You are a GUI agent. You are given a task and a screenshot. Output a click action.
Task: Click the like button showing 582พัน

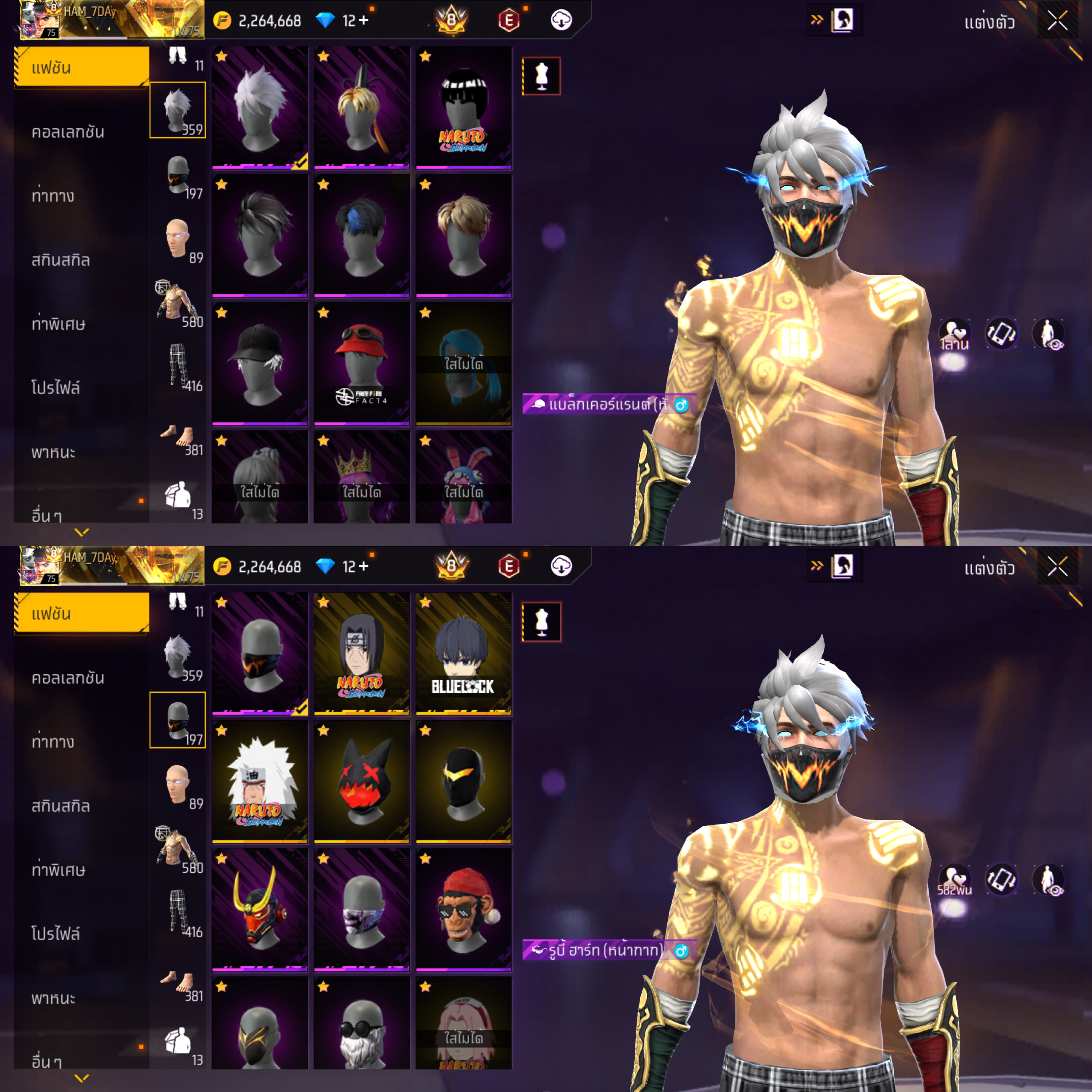954,880
